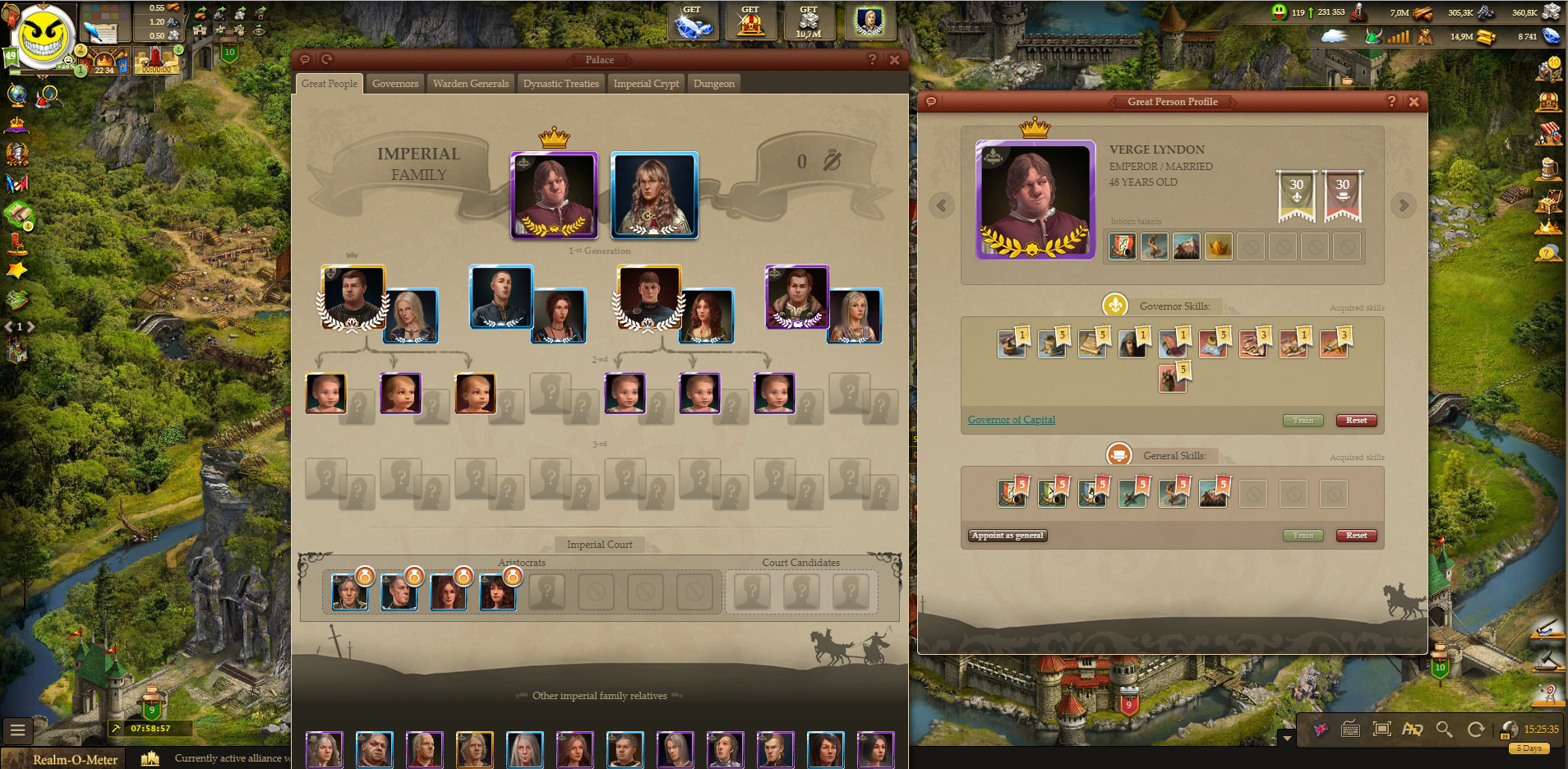Open the Governor of Capital link

click(x=1011, y=420)
